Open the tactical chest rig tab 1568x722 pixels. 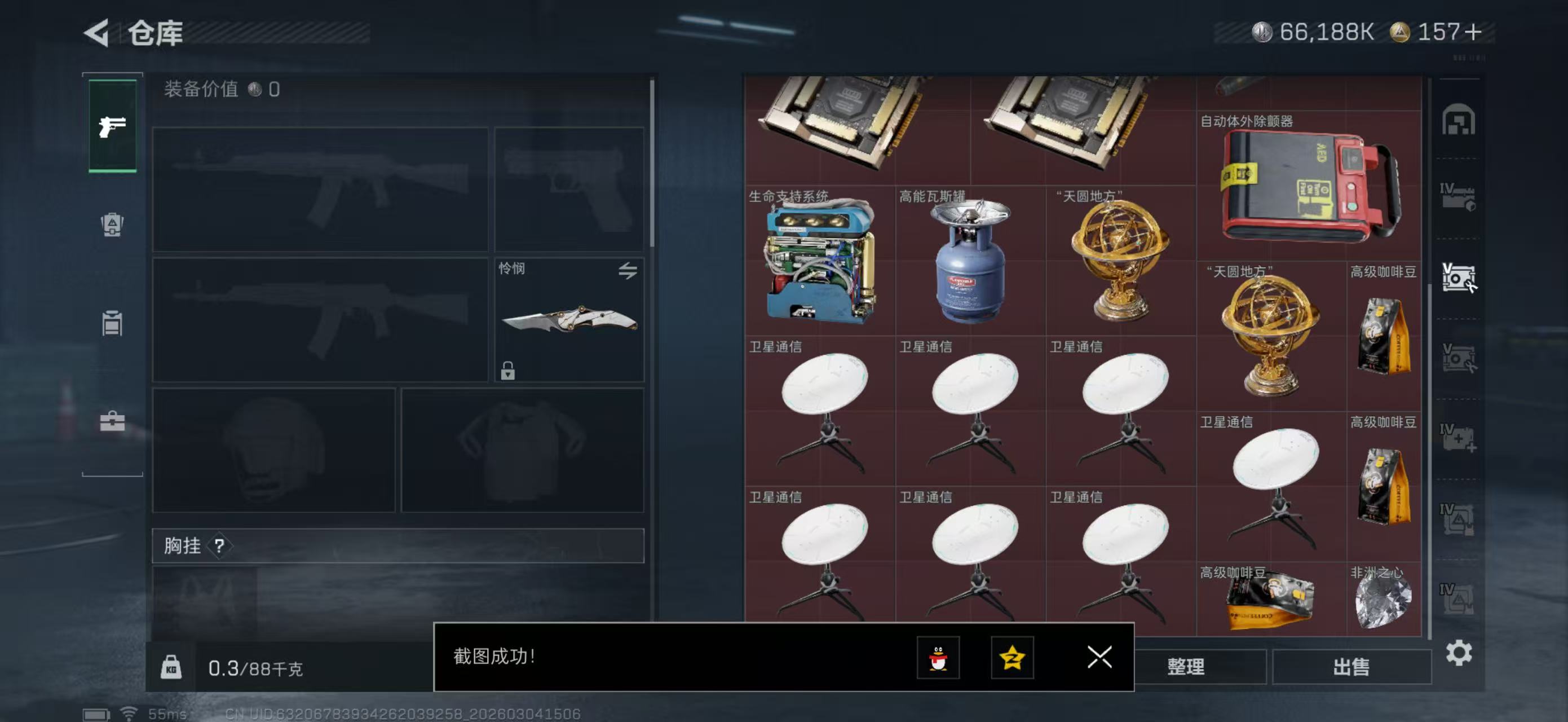(113, 323)
